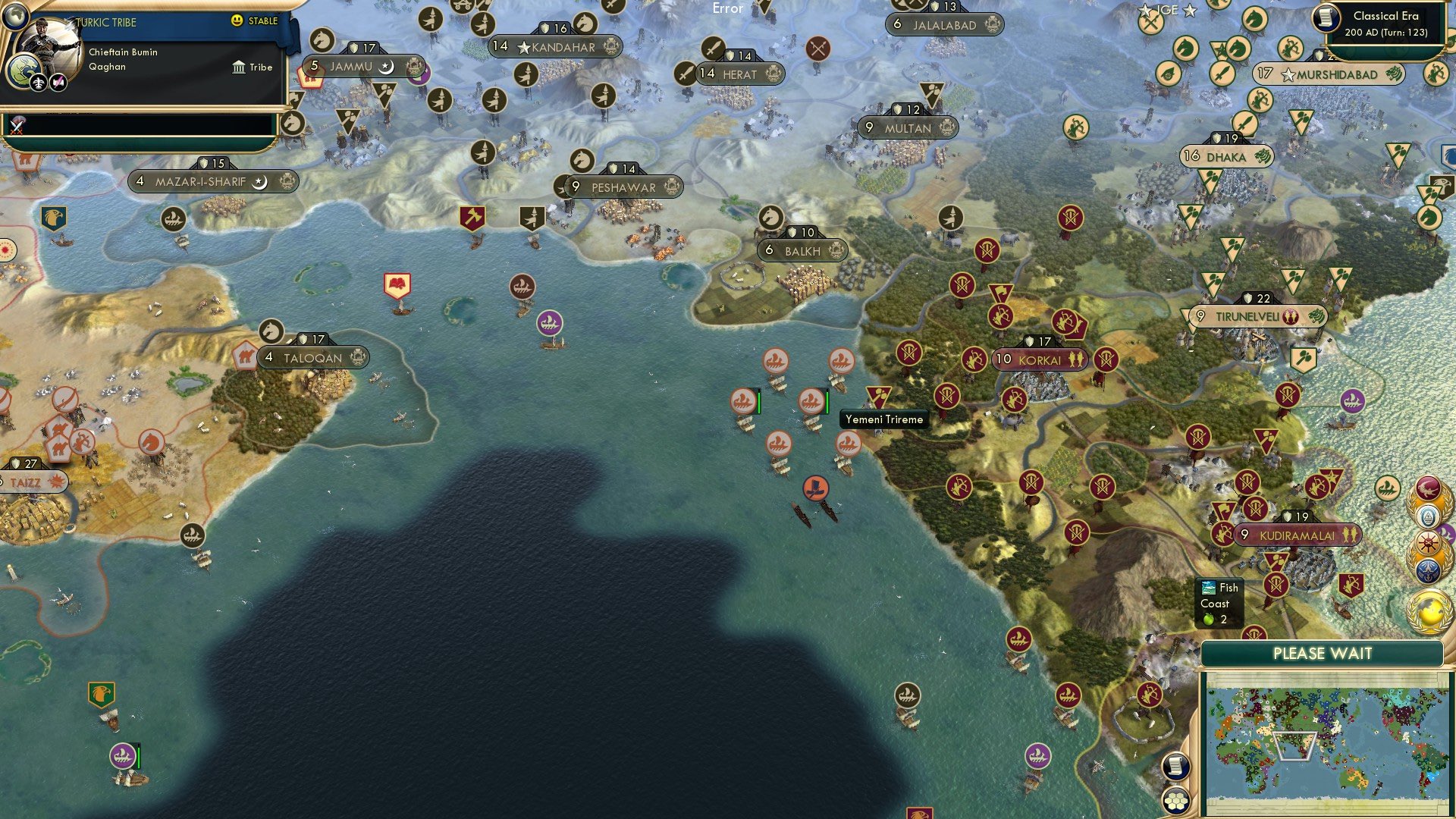Click the purple trade ship icon off the Balkh coast
The width and height of the screenshot is (1456, 819).
click(549, 322)
